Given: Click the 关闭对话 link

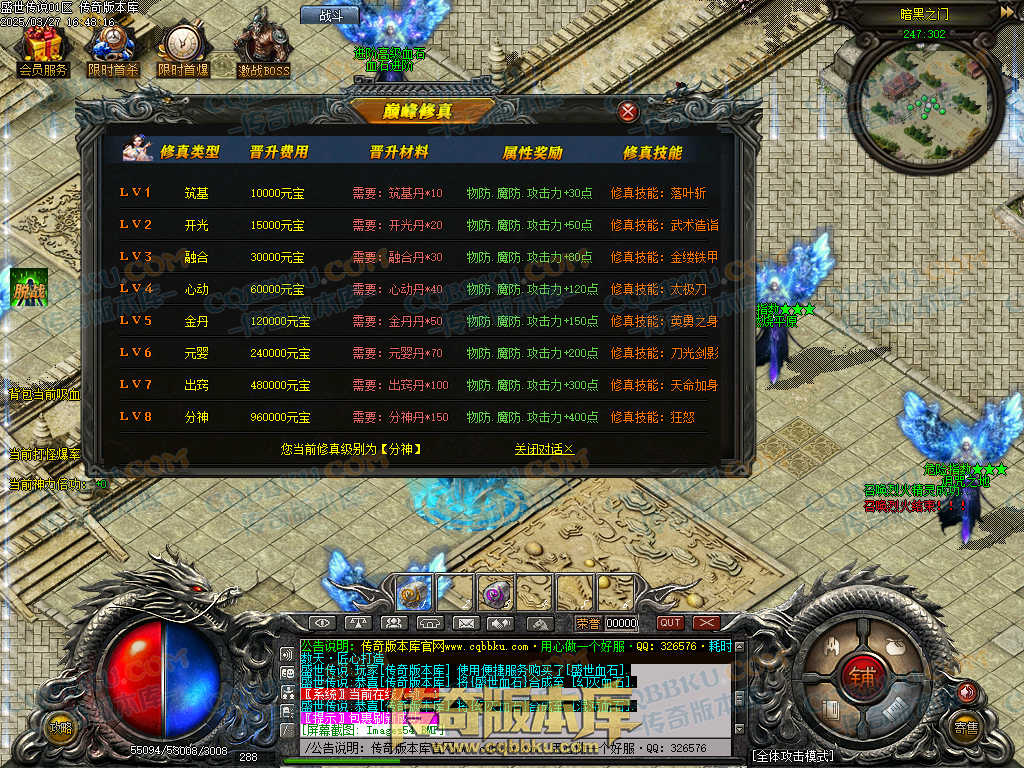Looking at the screenshot, I should (x=544, y=450).
